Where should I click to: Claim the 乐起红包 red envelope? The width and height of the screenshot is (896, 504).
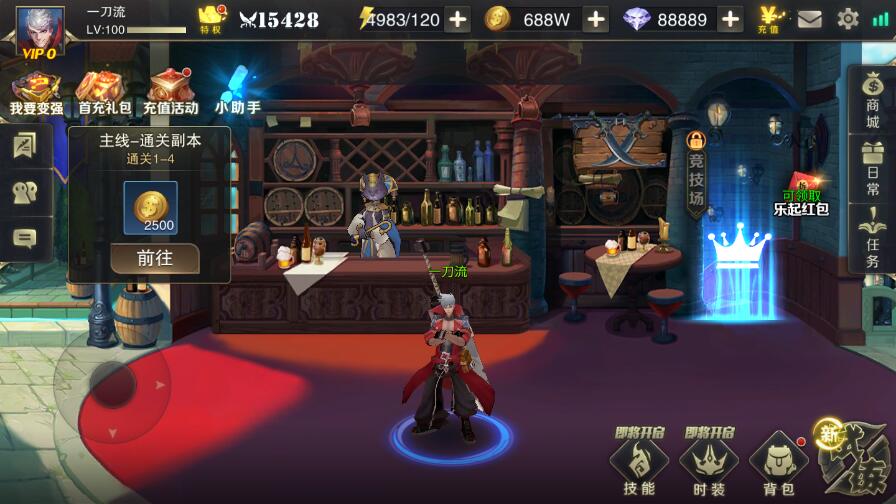click(801, 198)
